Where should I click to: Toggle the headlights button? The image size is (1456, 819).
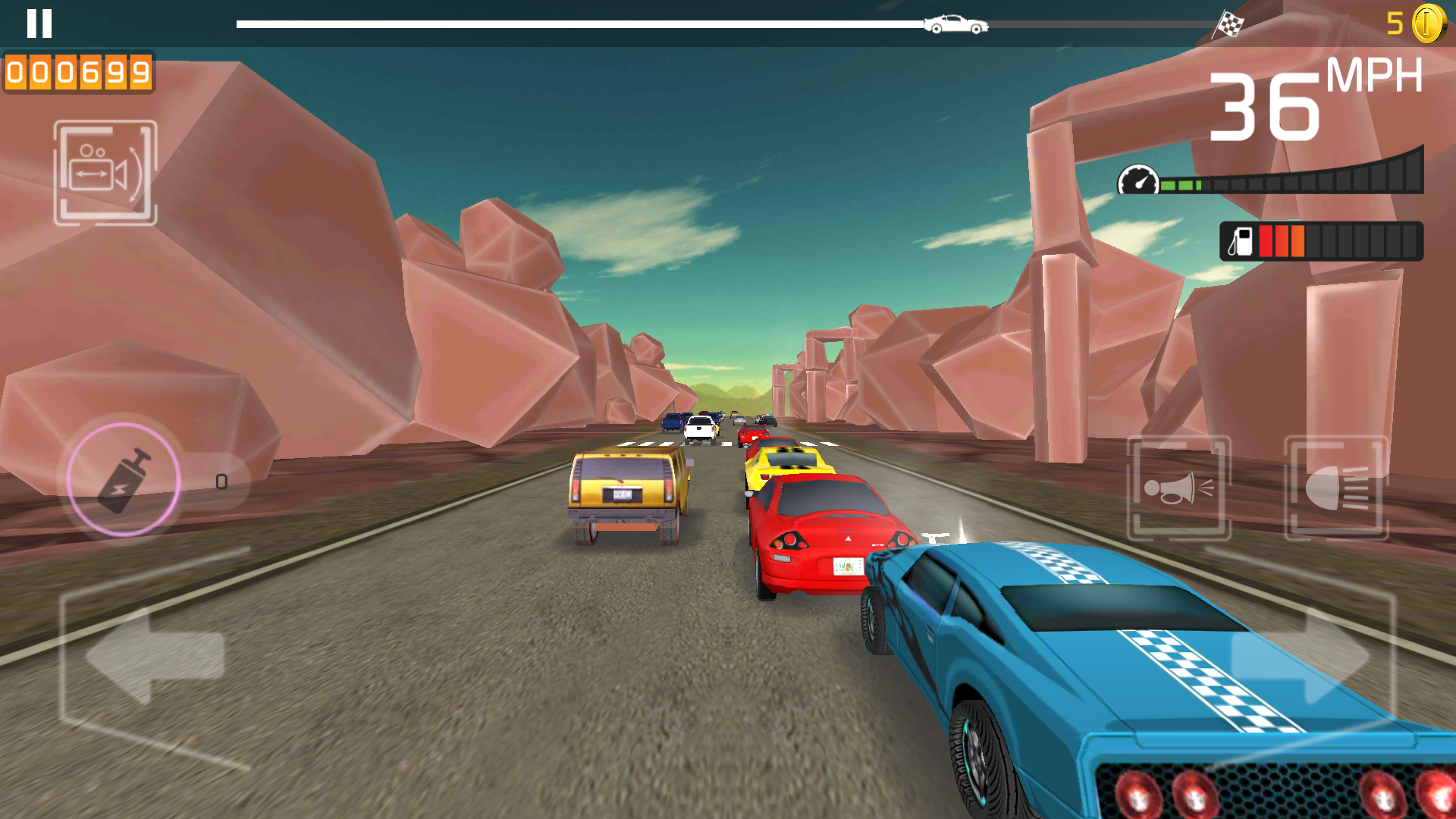(x=1336, y=488)
